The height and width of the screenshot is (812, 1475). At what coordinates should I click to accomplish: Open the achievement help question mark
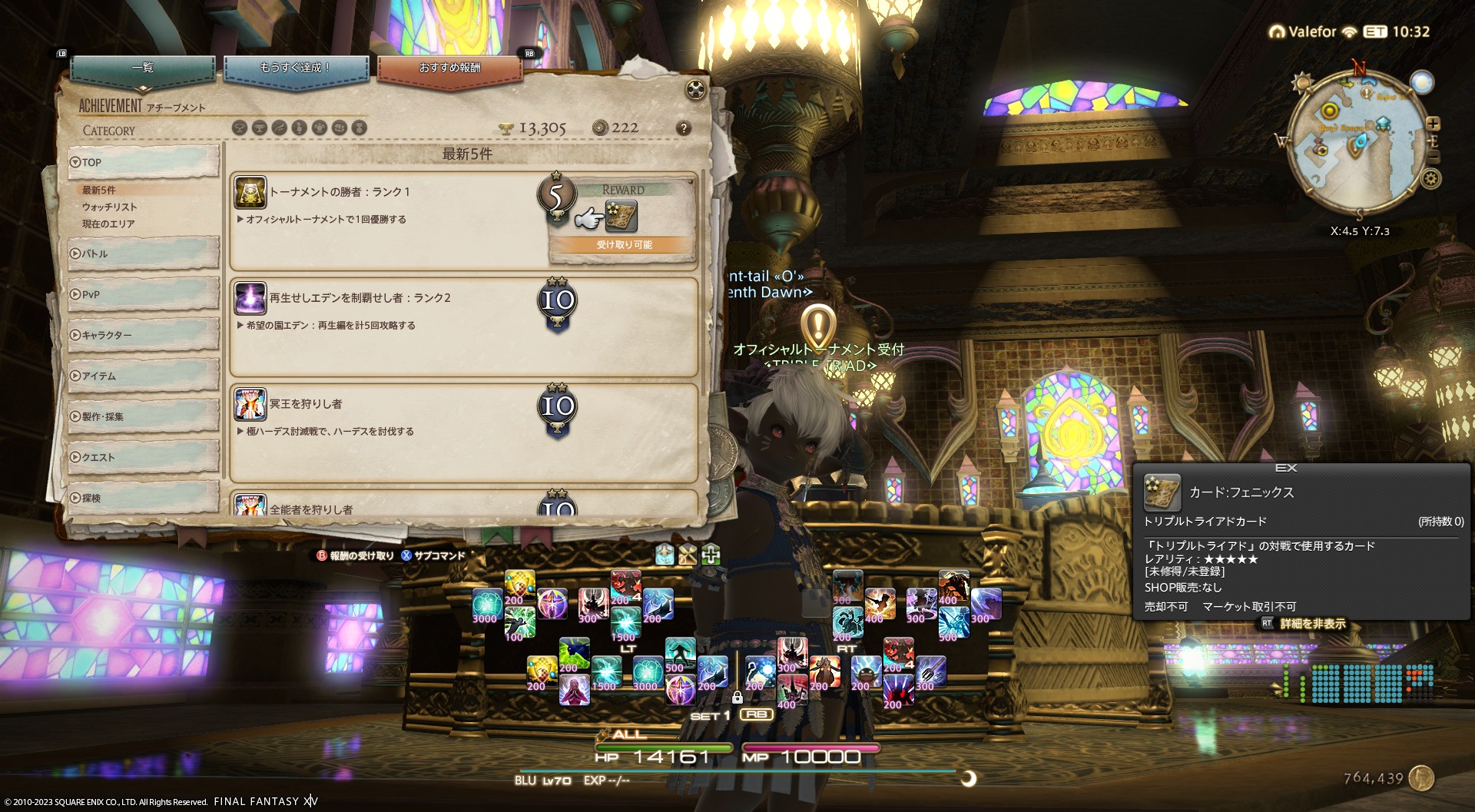[683, 128]
